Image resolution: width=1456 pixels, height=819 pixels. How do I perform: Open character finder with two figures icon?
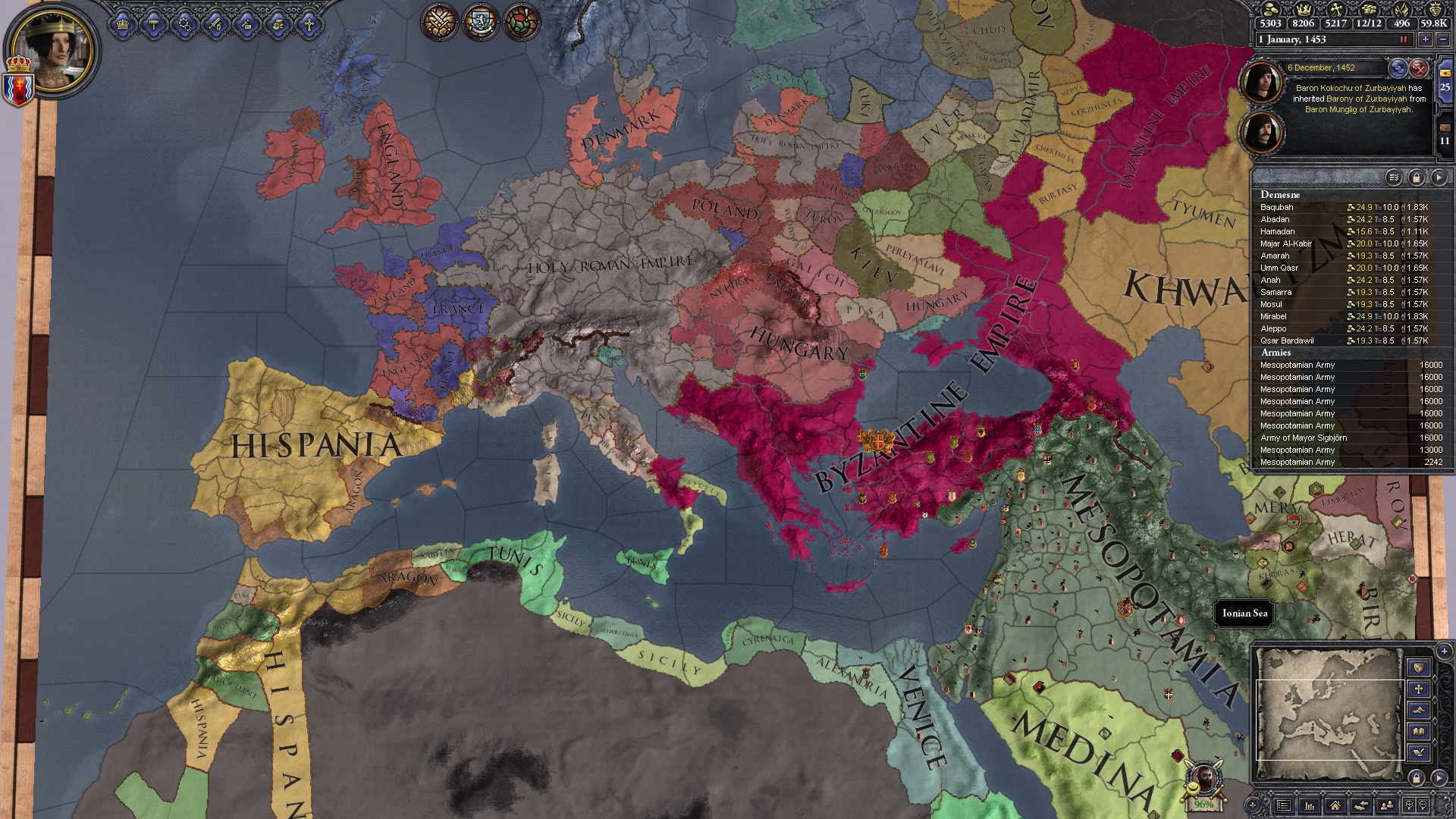(x=1386, y=805)
